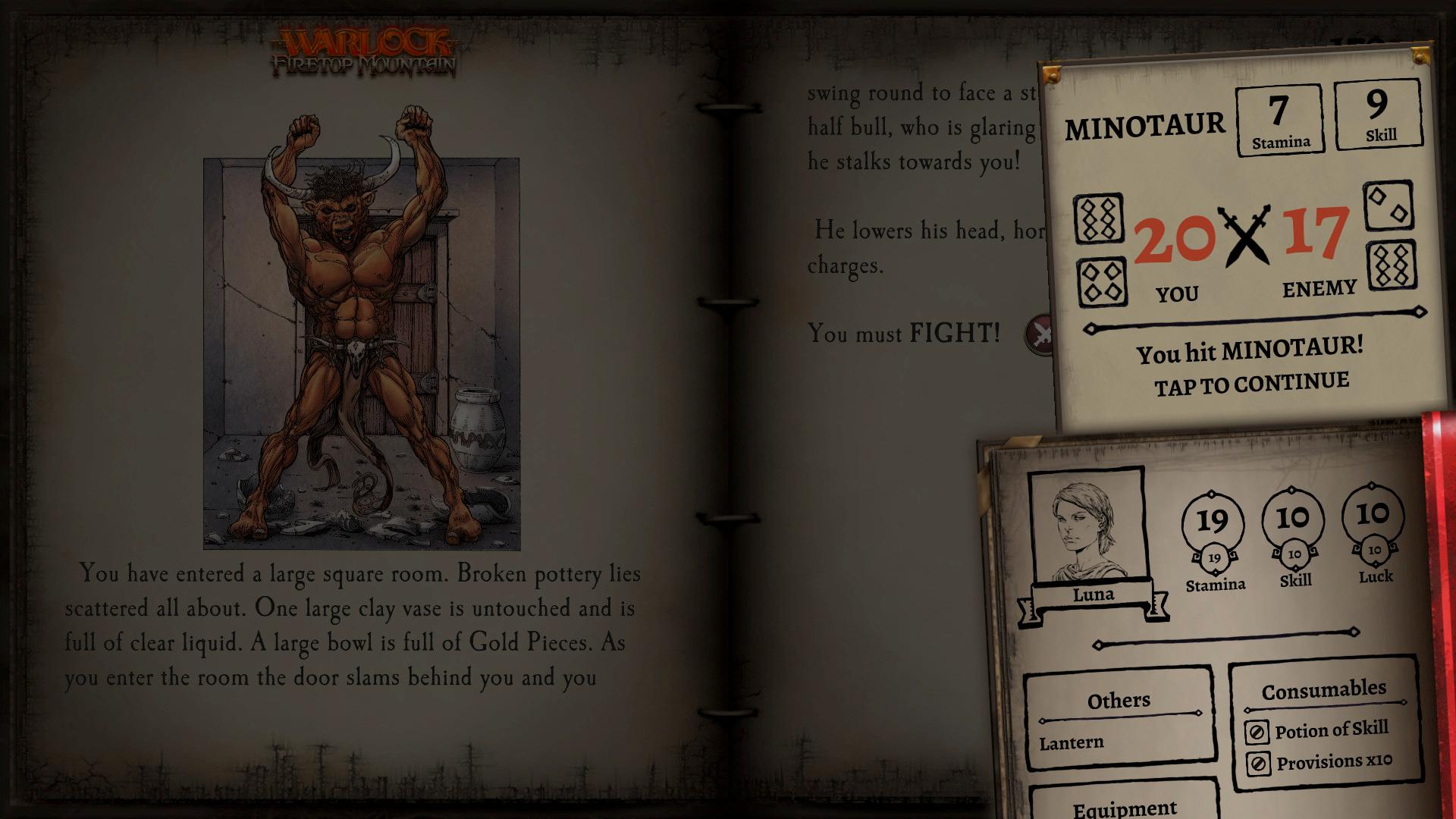Click Luna's Stamina counter control

point(1214,520)
